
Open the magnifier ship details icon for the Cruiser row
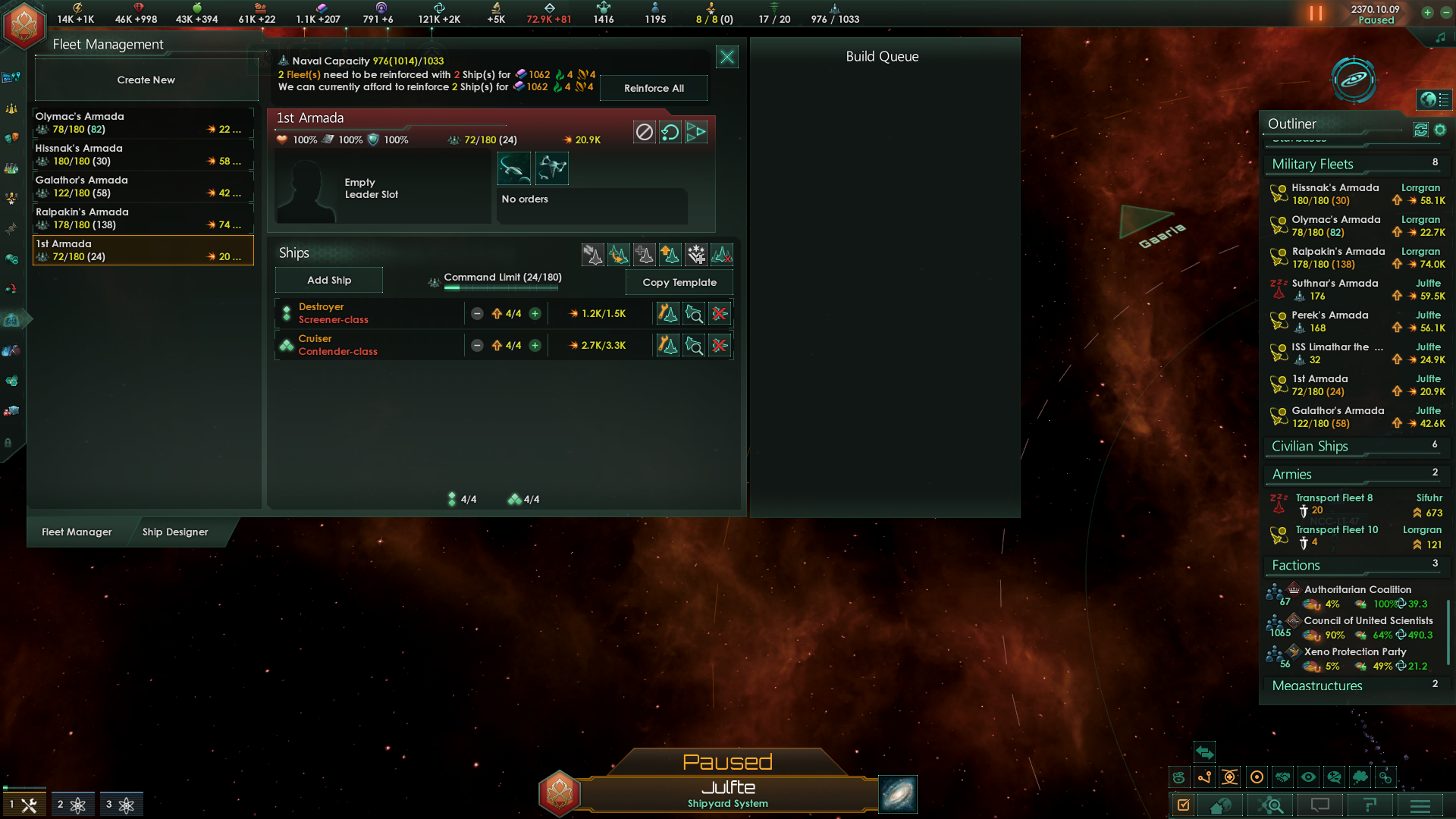pos(693,345)
